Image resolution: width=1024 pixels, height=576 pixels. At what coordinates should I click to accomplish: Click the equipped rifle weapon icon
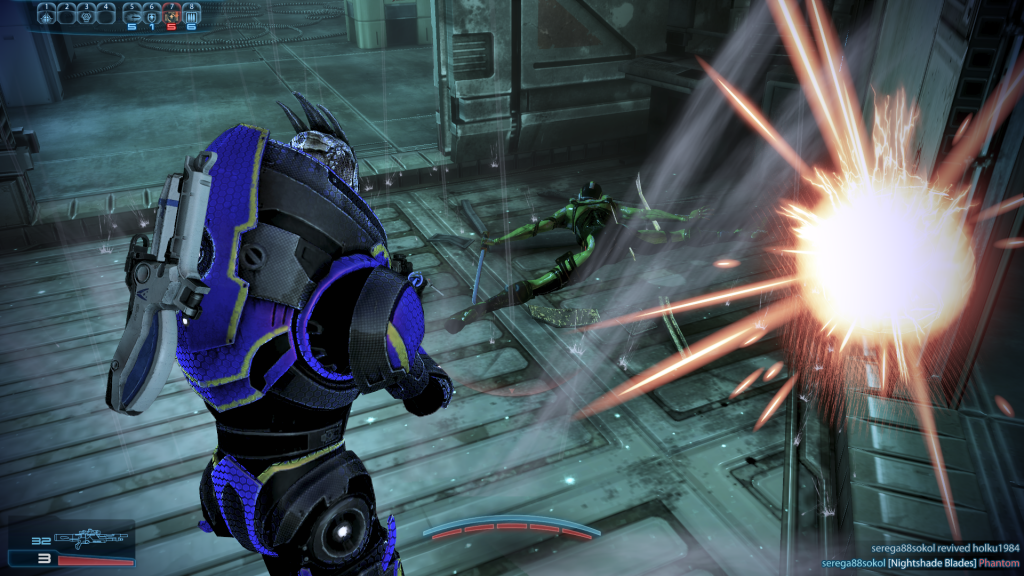tap(94, 539)
